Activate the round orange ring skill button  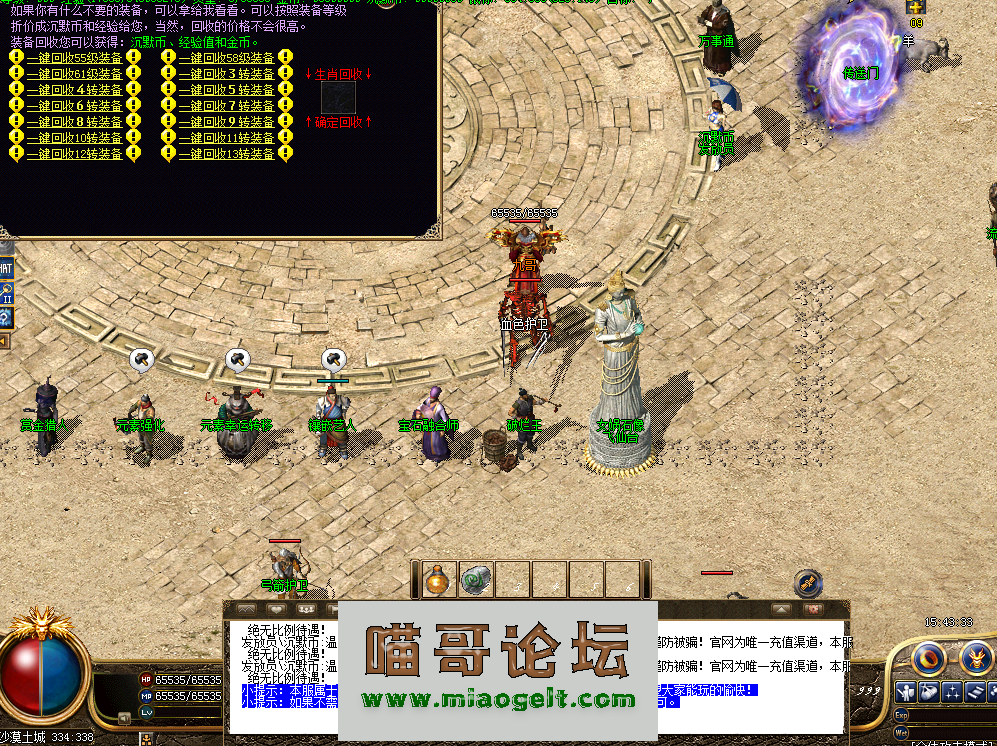pyautogui.click(x=930, y=657)
